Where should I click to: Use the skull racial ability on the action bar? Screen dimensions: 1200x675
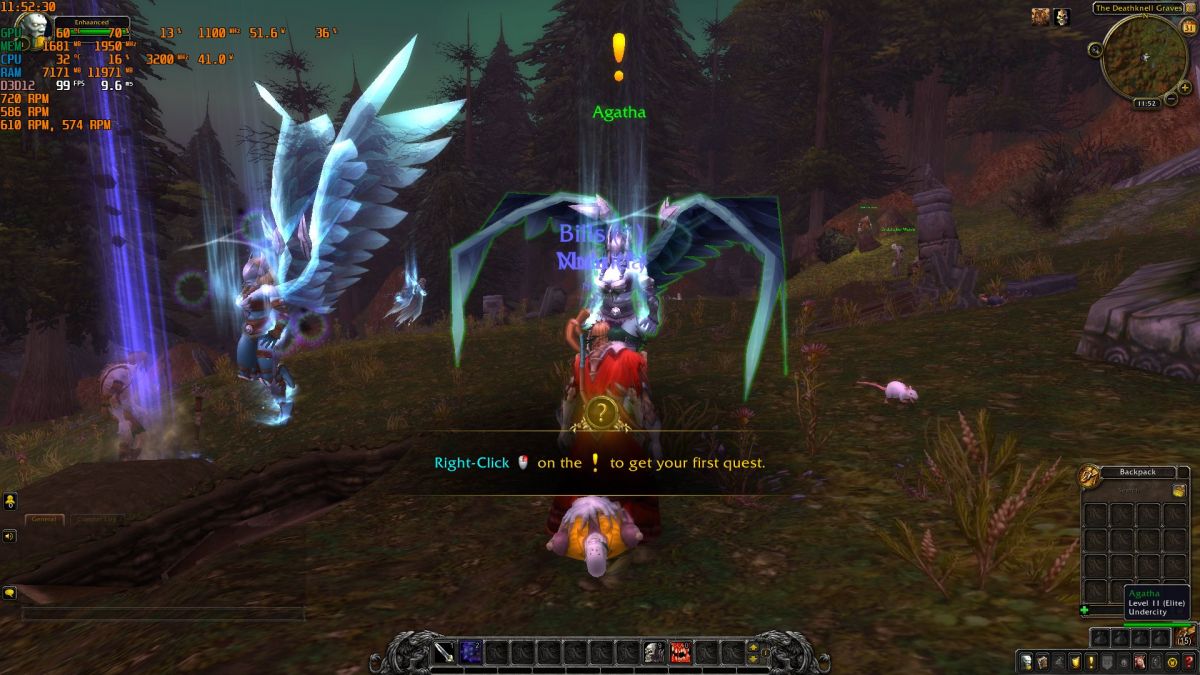(654, 653)
